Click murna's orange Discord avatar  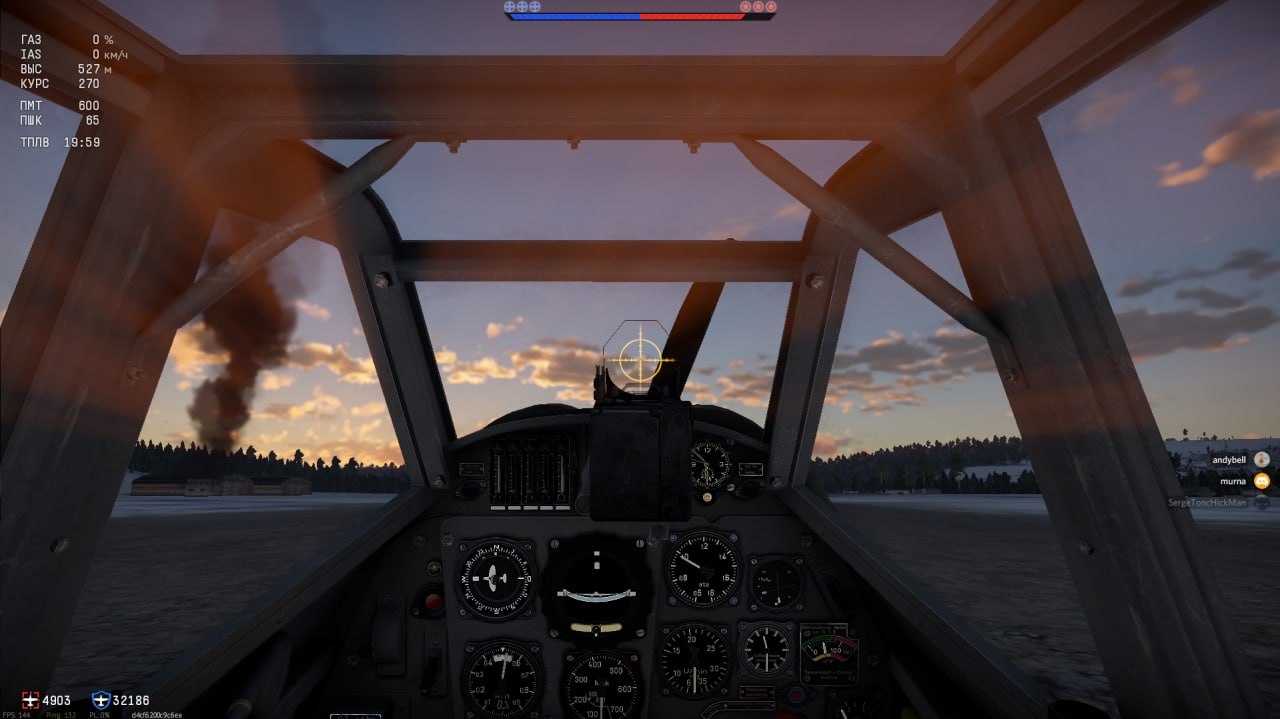(1262, 481)
